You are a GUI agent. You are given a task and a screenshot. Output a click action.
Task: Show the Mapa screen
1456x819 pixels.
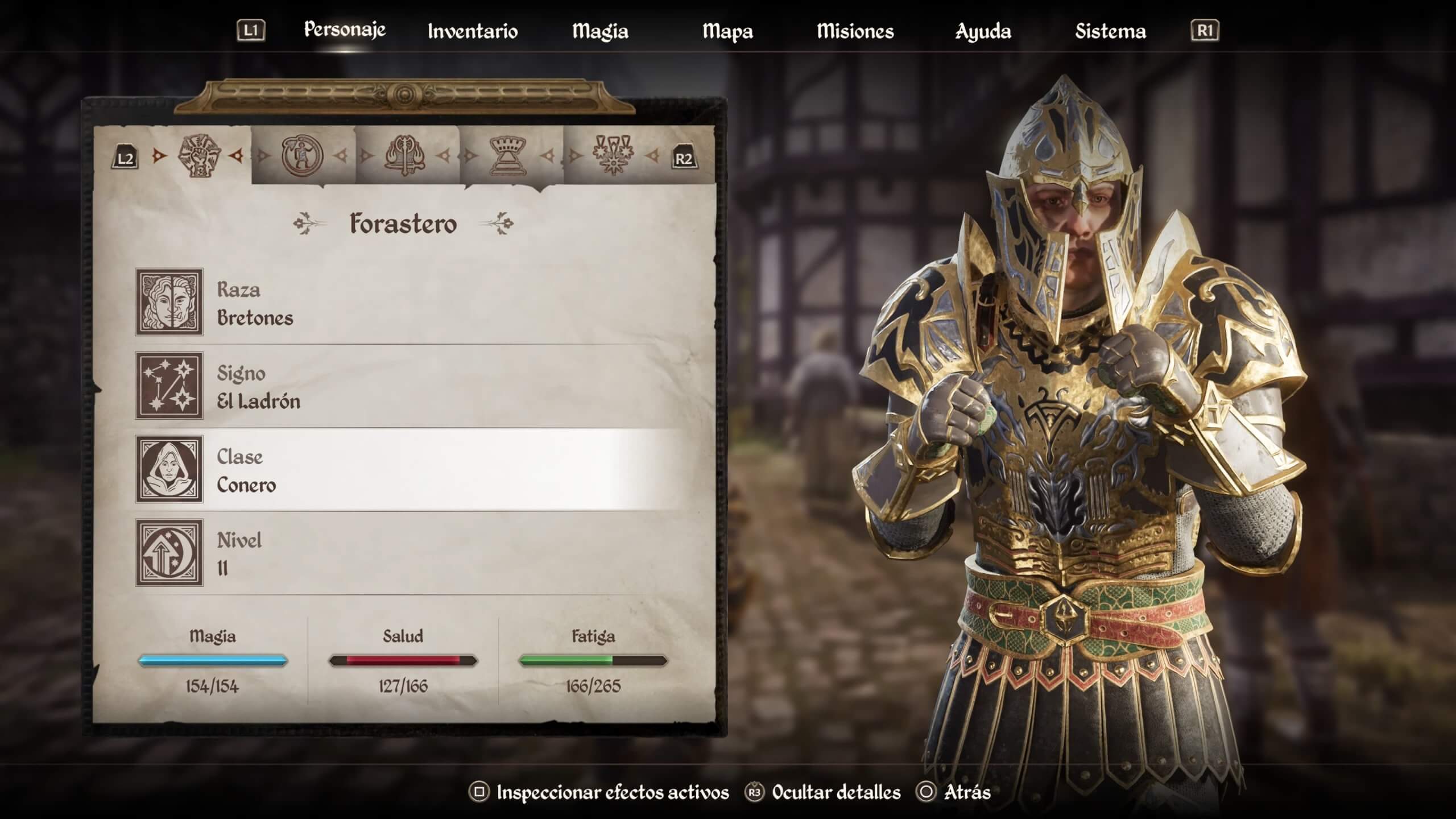point(727,31)
